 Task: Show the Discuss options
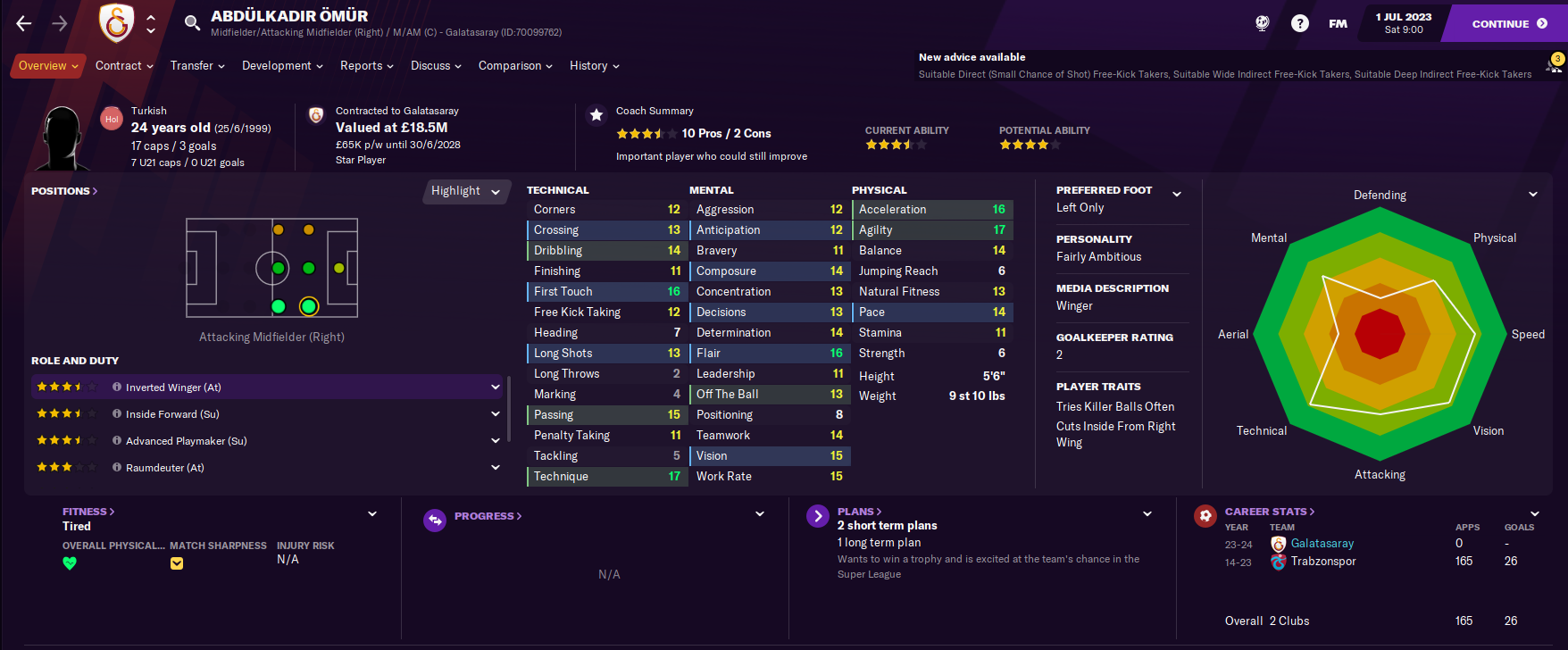436,66
